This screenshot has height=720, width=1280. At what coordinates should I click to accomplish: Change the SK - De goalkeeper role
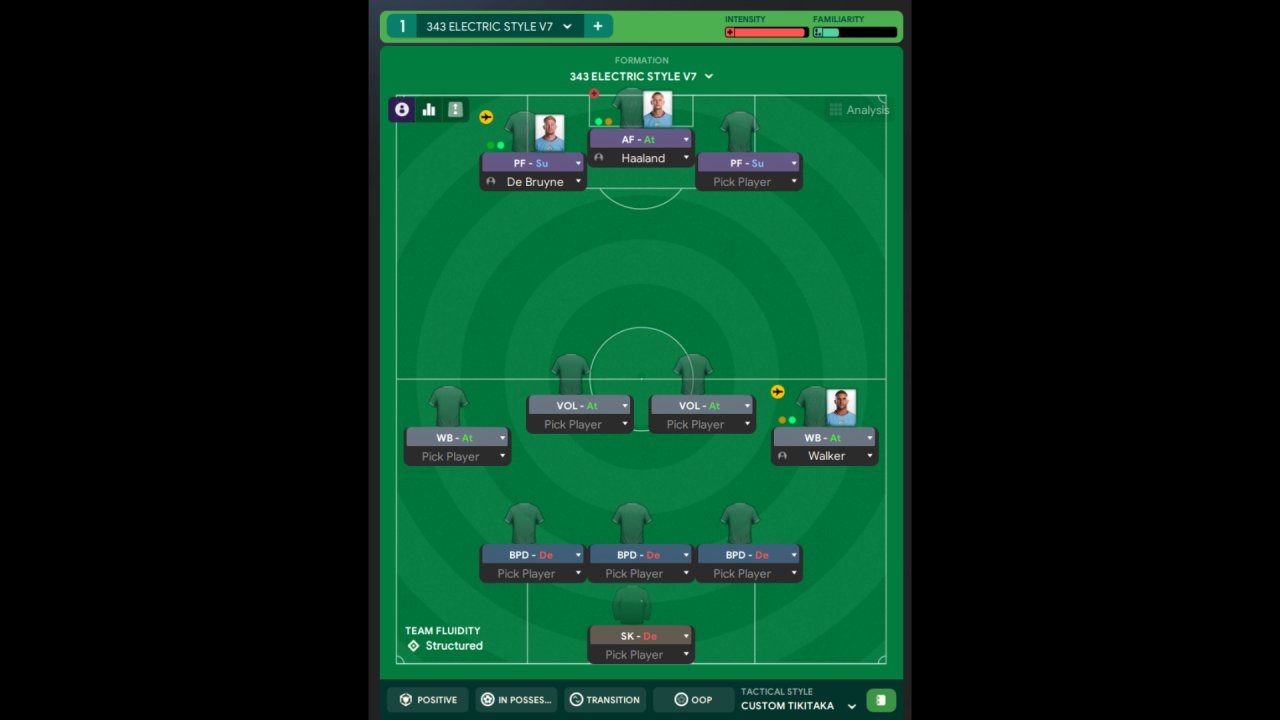640,636
